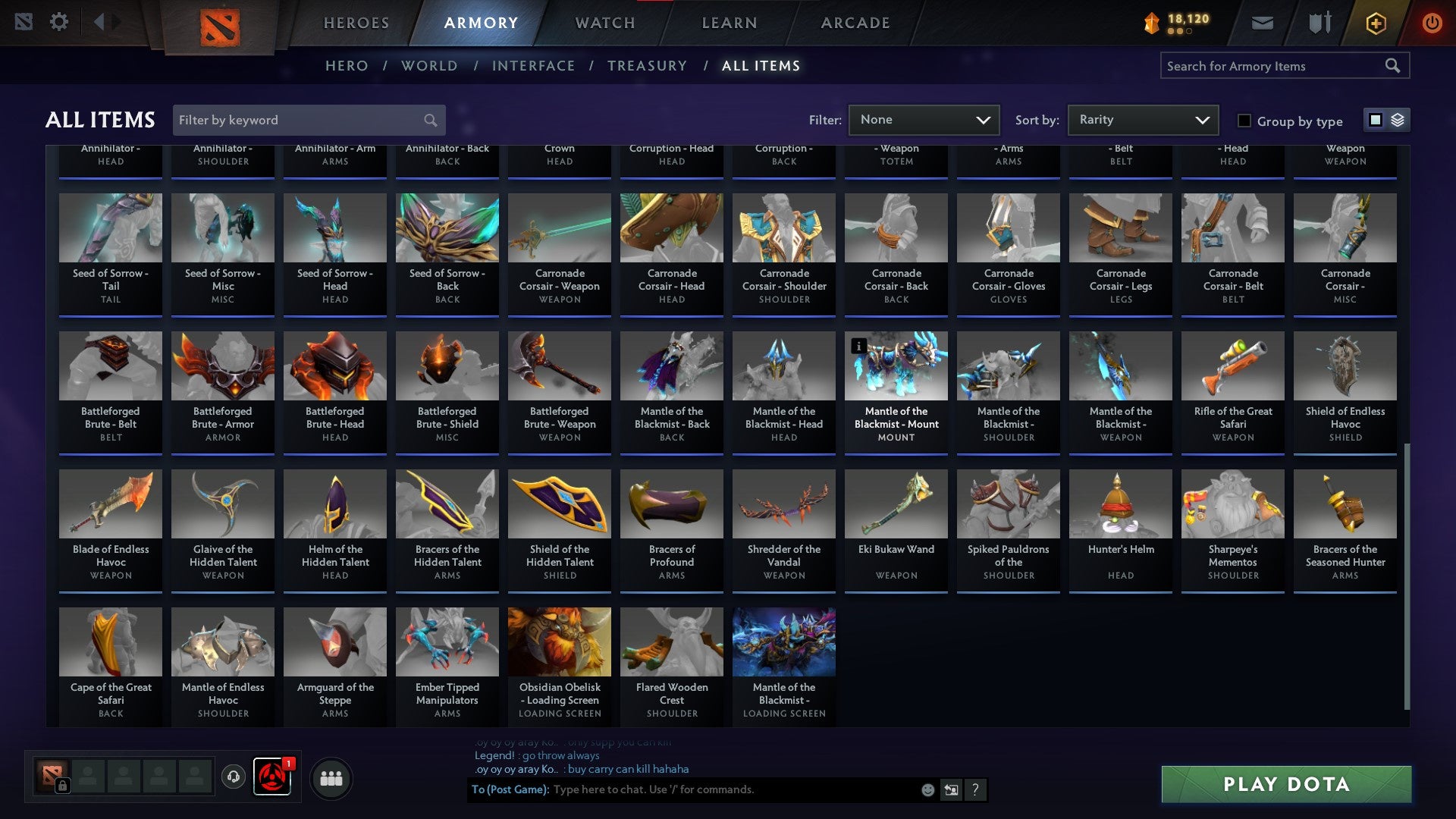Open the friends list icon

pyautogui.click(x=331, y=777)
